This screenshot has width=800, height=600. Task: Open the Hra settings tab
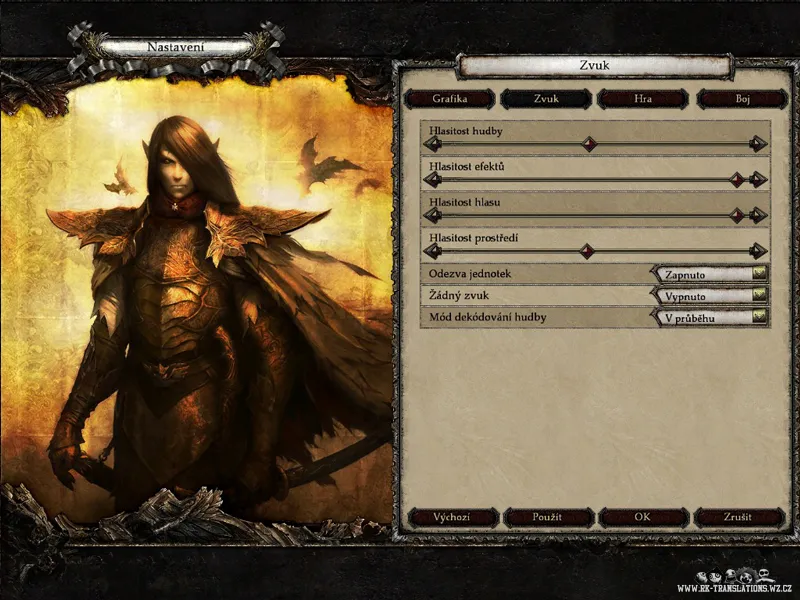click(642, 99)
